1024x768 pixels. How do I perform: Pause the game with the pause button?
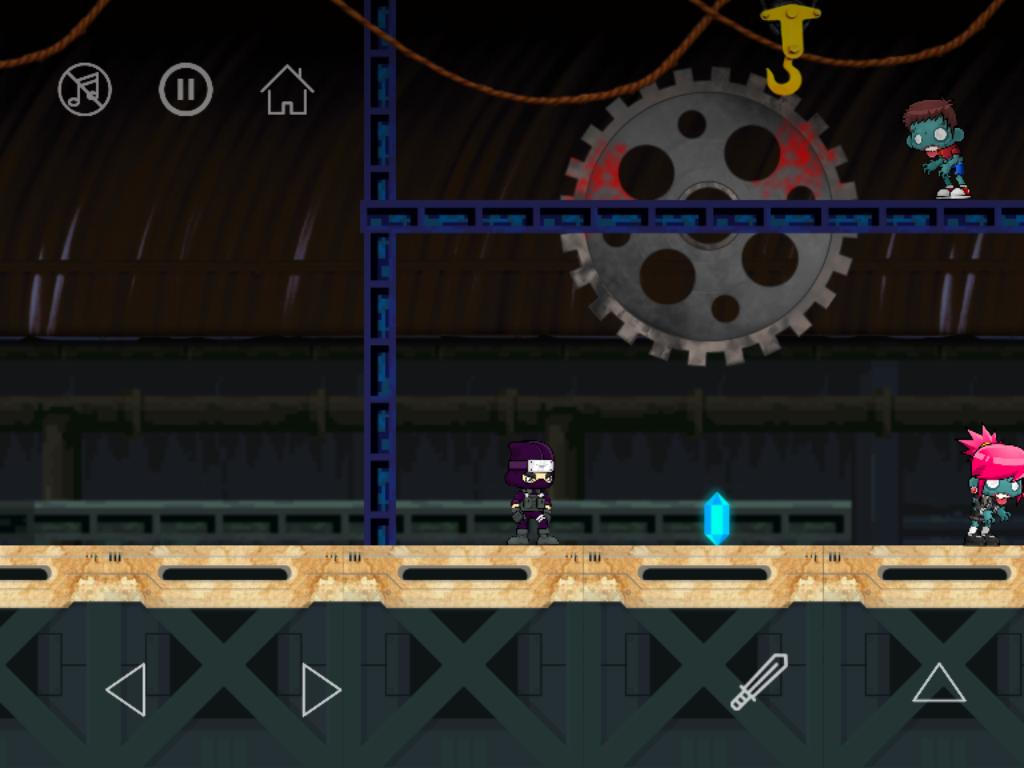pos(186,90)
